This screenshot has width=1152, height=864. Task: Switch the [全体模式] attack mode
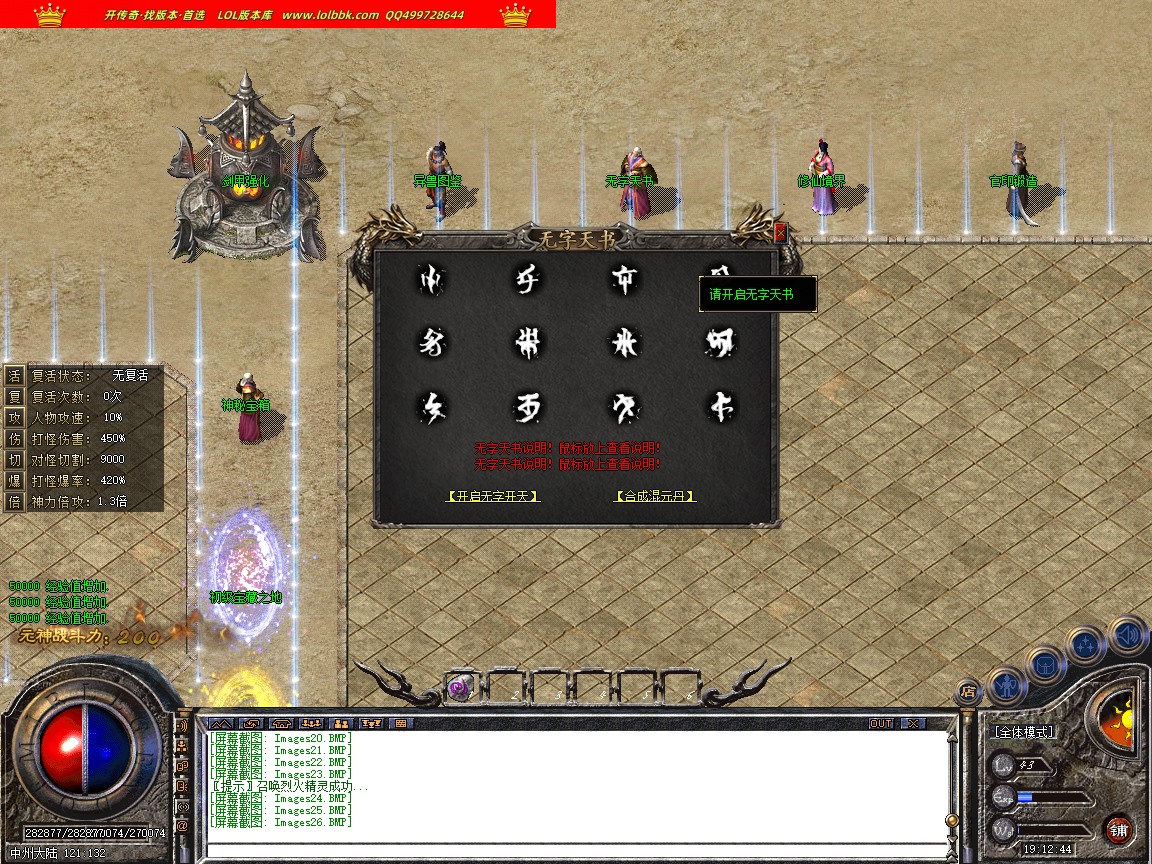(x=1024, y=733)
